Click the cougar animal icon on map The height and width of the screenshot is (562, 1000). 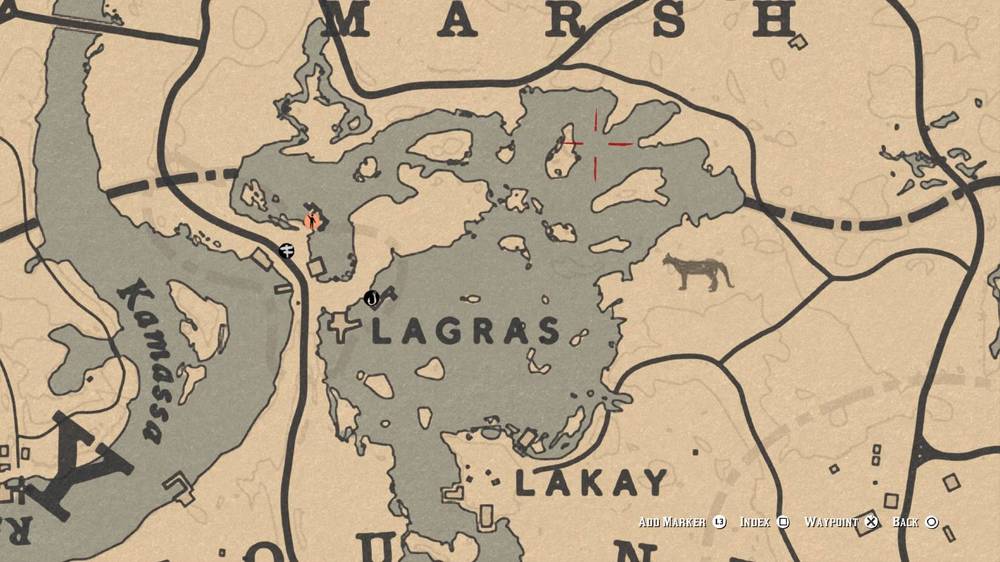pos(697,271)
